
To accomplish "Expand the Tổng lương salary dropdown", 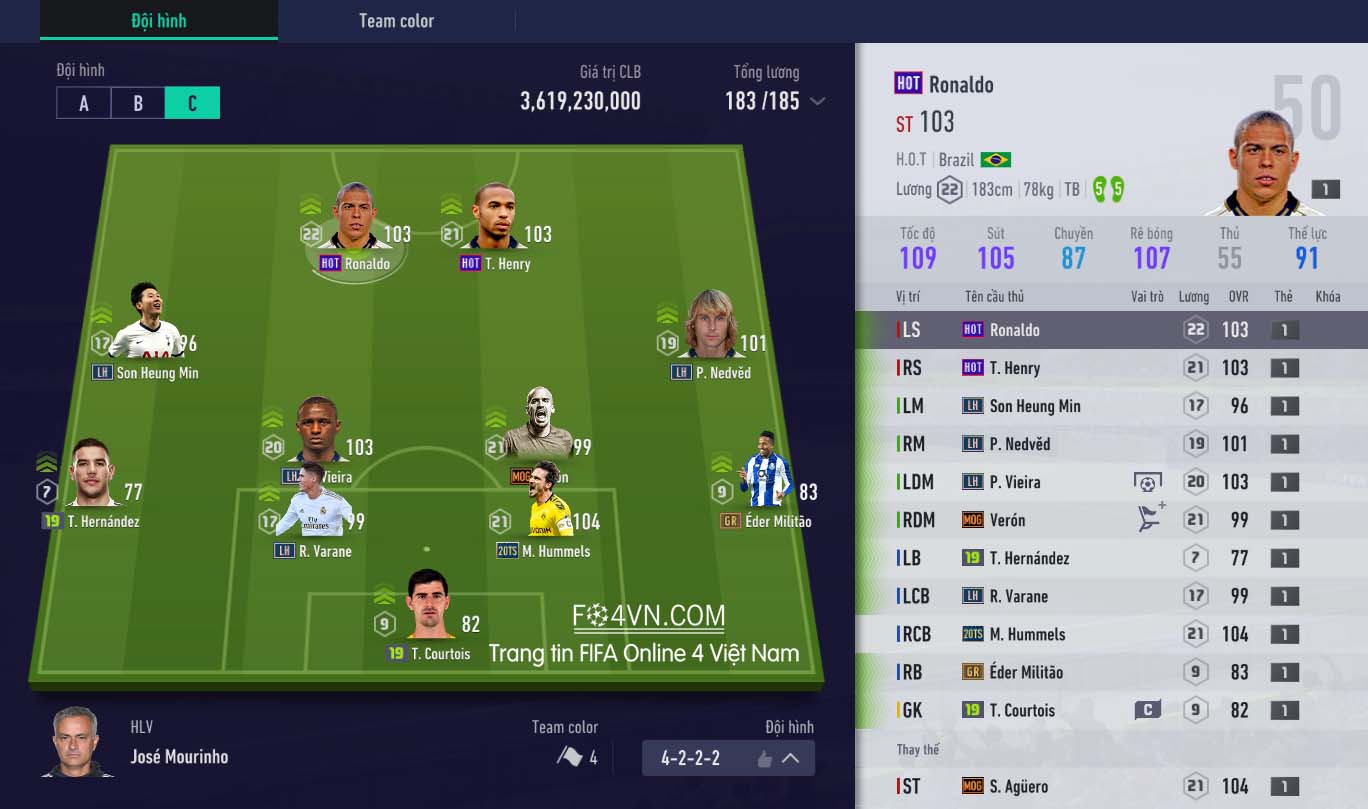I will pos(817,101).
